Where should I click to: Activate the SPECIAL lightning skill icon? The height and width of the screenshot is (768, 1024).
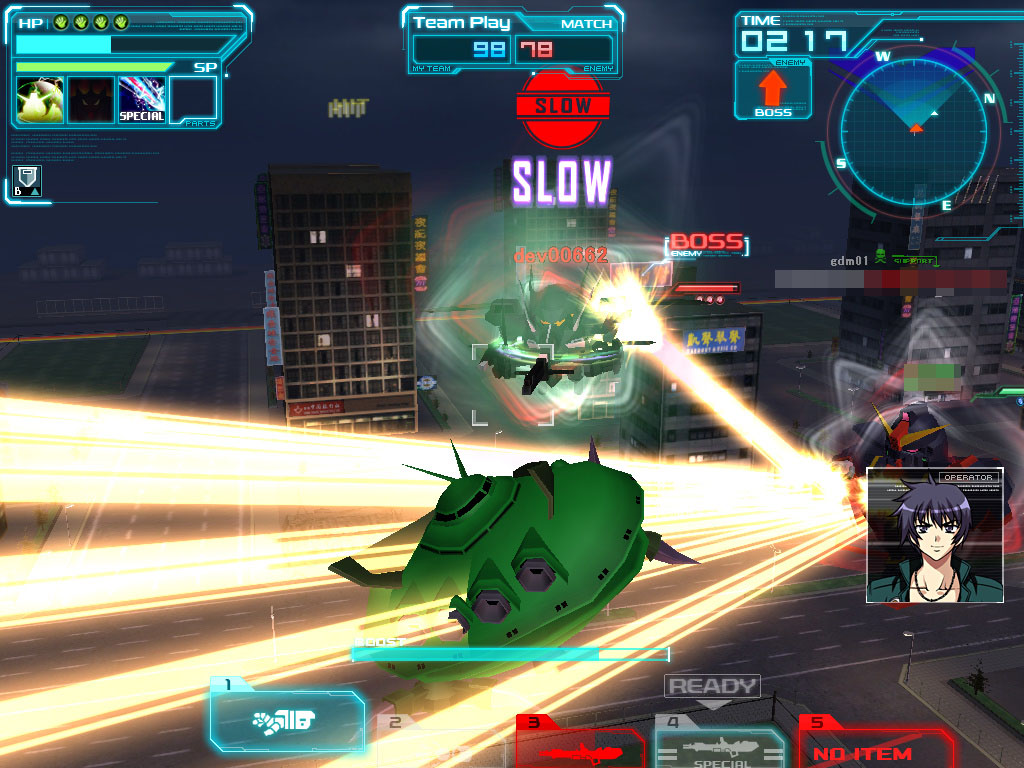coord(142,100)
